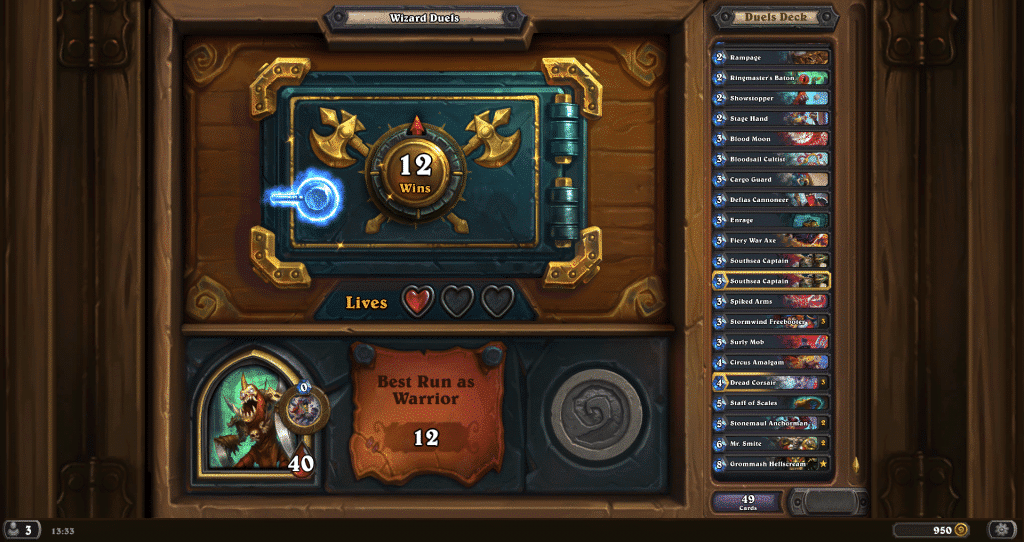This screenshot has width=1024, height=542.
Task: Click the Dread Corsair deck entry
Action: [x=770, y=382]
